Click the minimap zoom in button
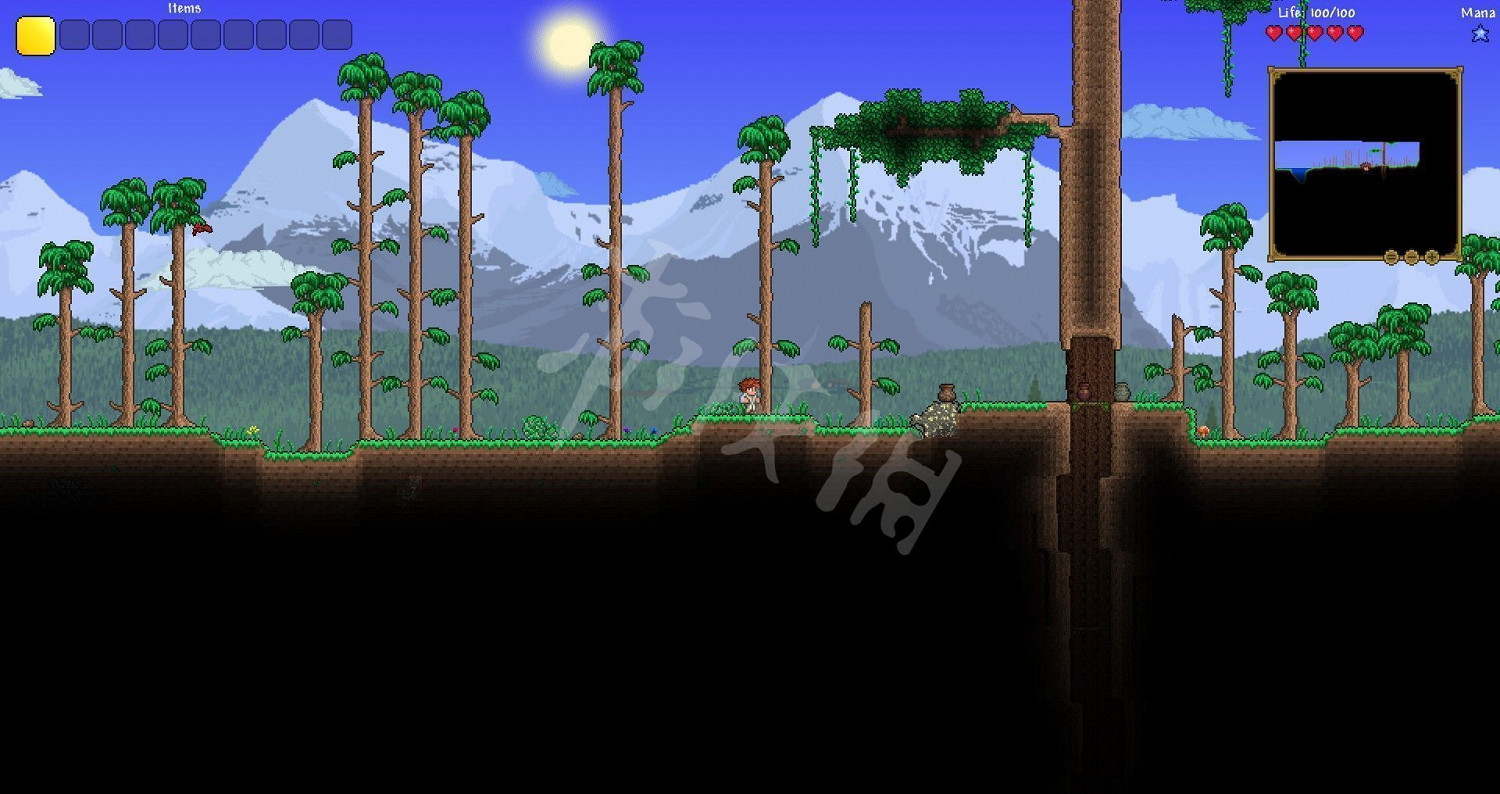 coord(1430,256)
